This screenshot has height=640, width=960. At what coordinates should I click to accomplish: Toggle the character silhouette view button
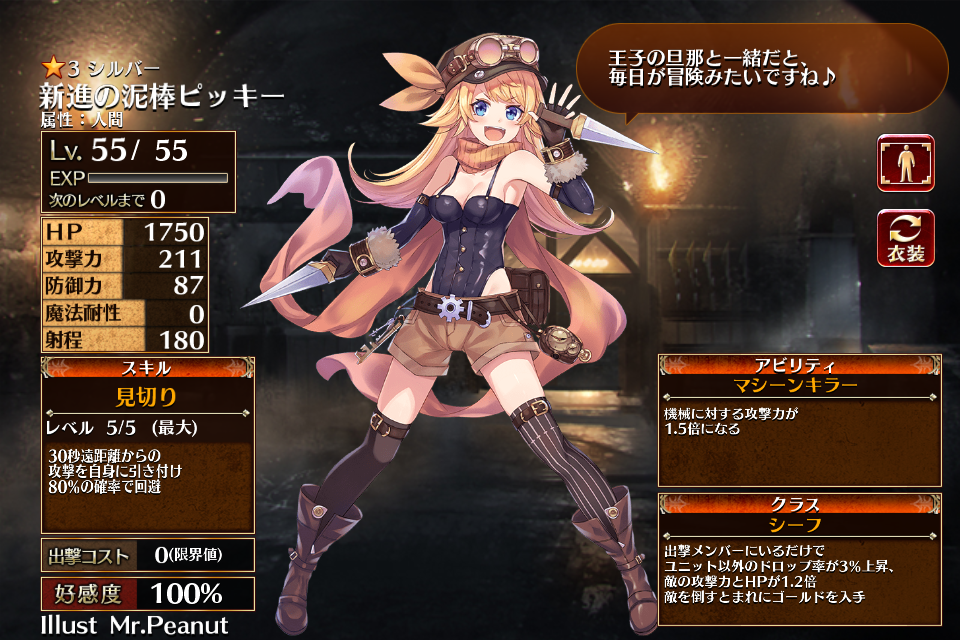905,163
